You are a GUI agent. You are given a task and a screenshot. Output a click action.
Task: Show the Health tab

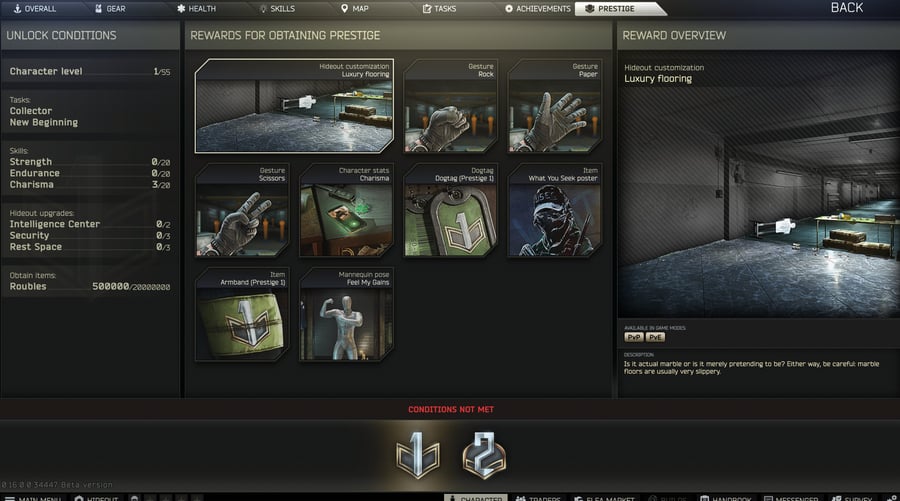(196, 9)
